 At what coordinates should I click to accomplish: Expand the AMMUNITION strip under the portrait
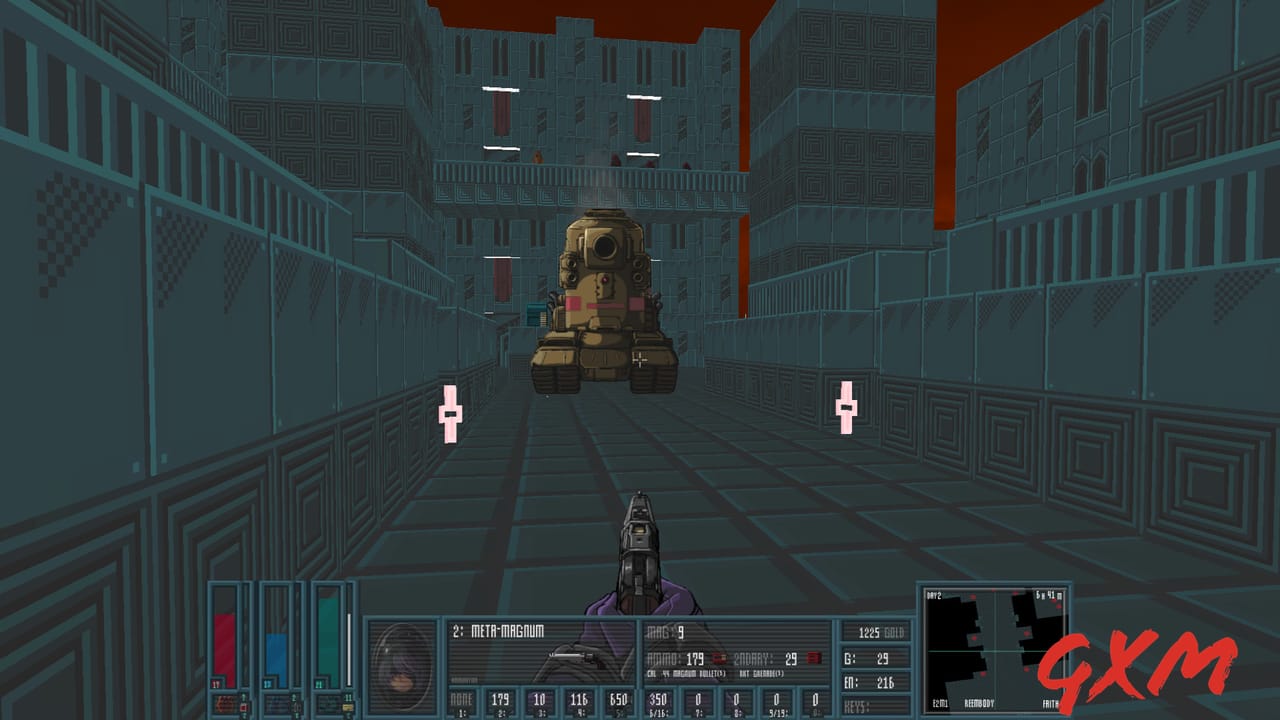[x=465, y=679]
